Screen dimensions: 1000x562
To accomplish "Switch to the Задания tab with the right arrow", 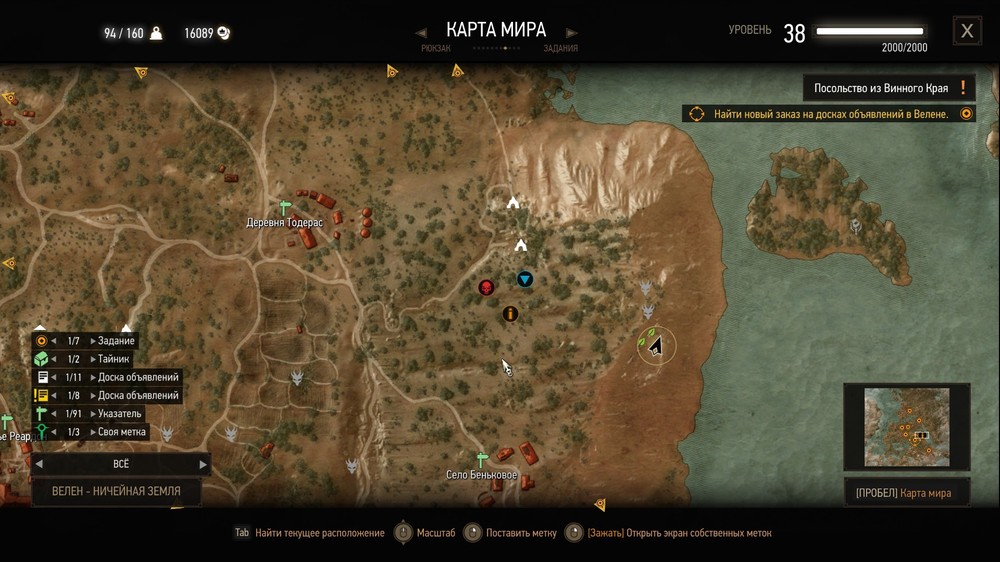I will point(571,33).
